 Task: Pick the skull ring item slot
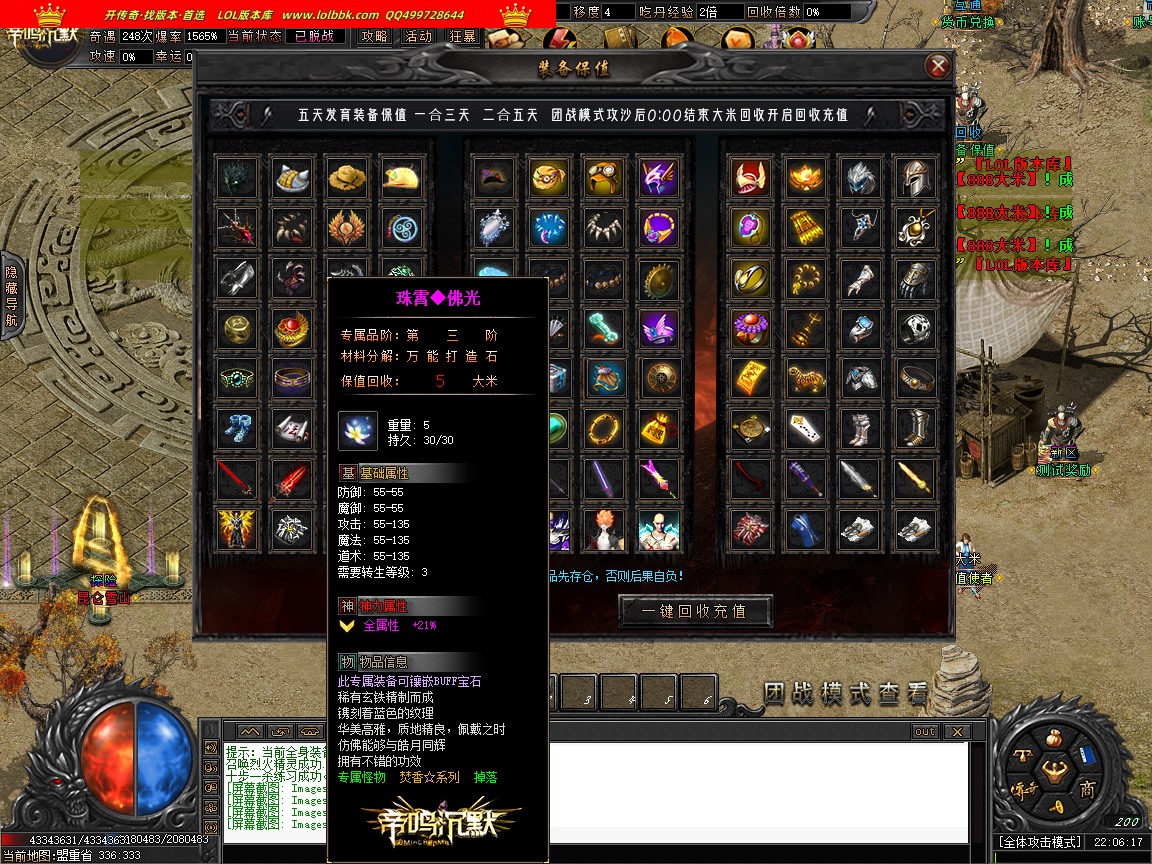pos(914,328)
